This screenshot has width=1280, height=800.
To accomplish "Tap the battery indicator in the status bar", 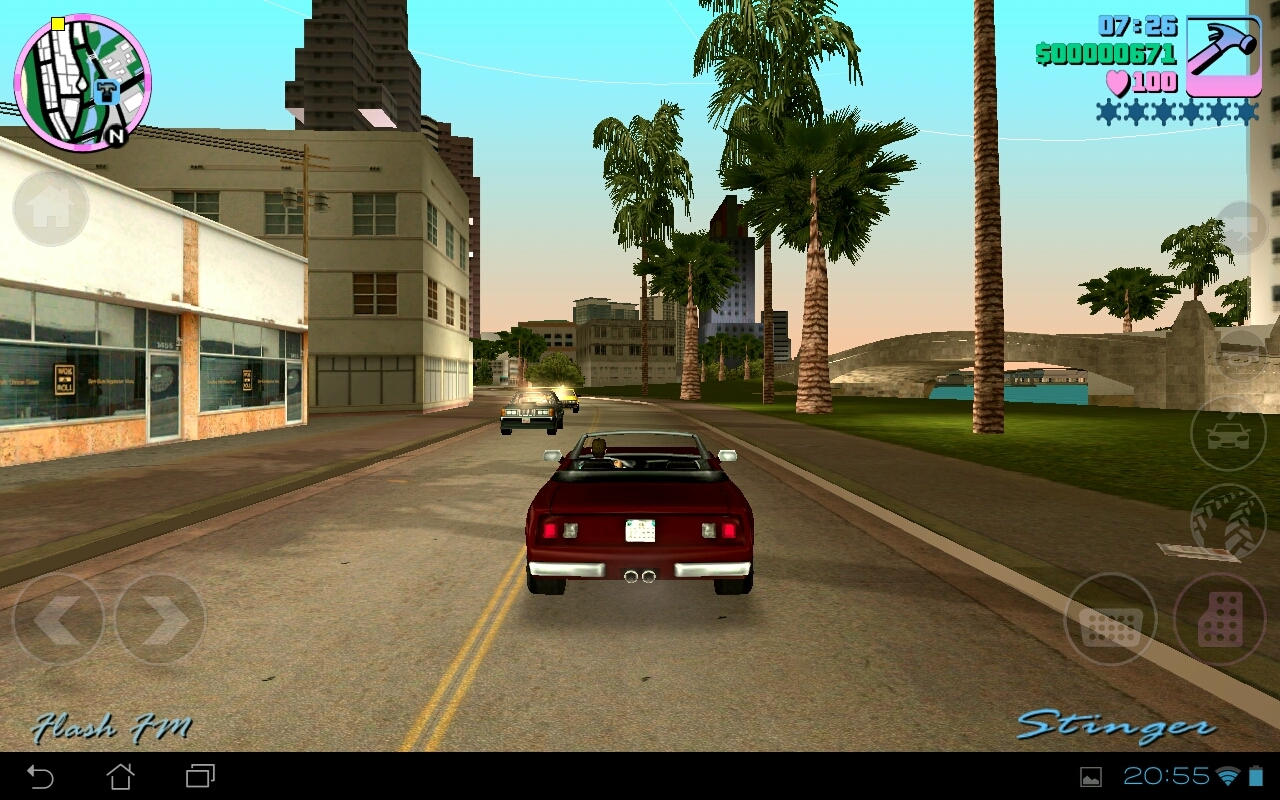I will (1258, 774).
